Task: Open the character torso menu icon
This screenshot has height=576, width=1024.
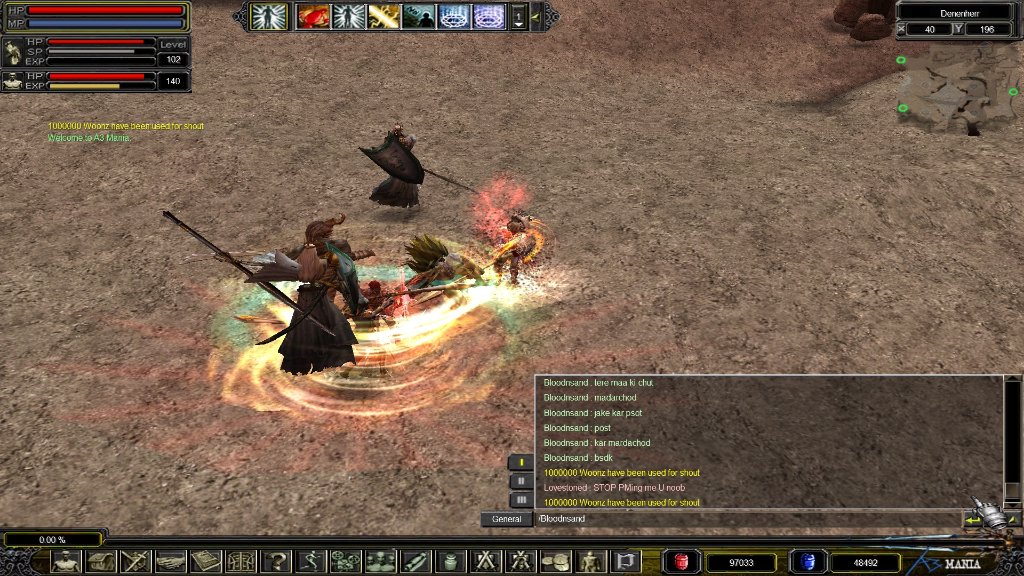Action: coord(66,562)
